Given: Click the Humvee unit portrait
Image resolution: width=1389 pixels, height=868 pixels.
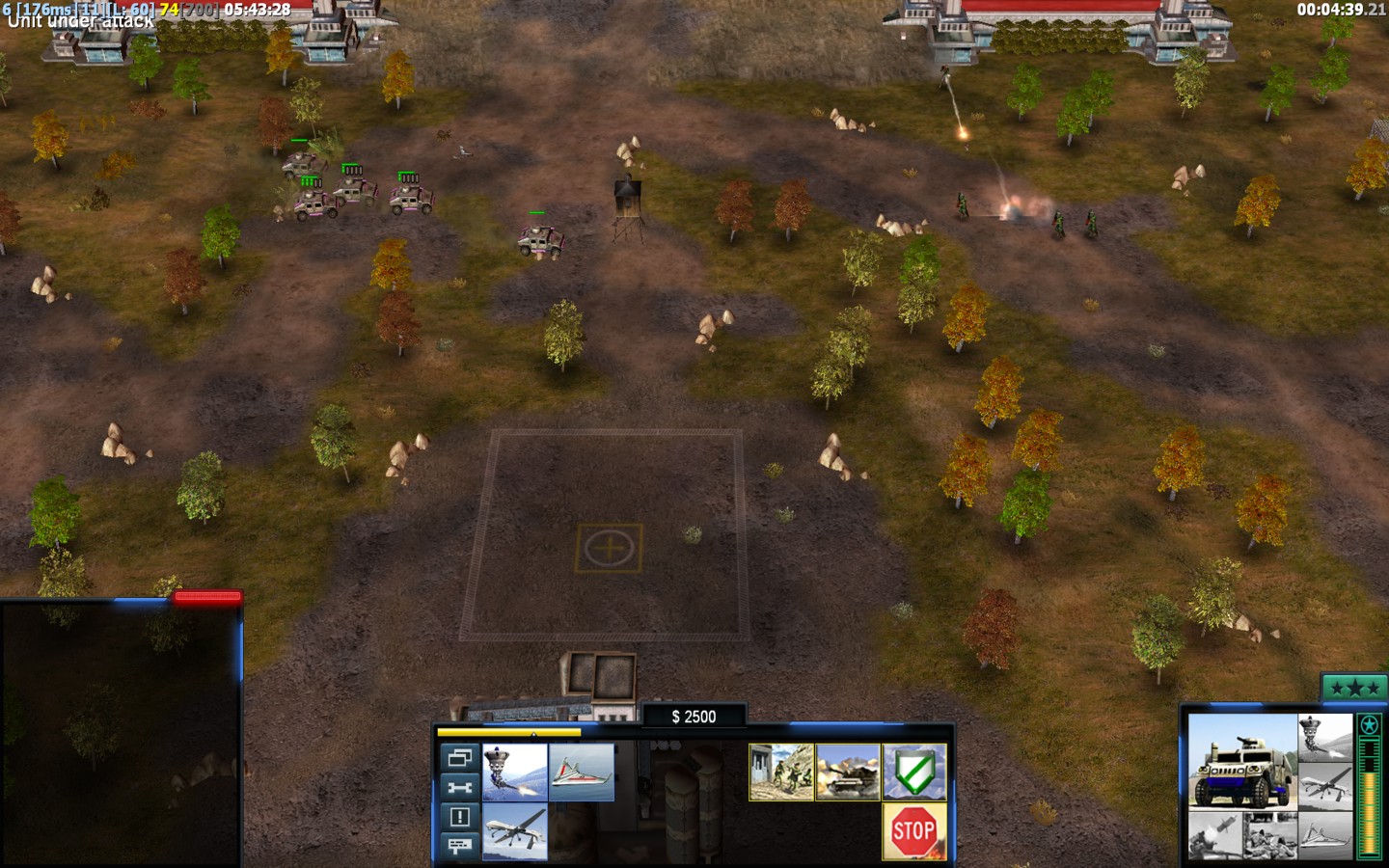Looking at the screenshot, I should [1241, 762].
